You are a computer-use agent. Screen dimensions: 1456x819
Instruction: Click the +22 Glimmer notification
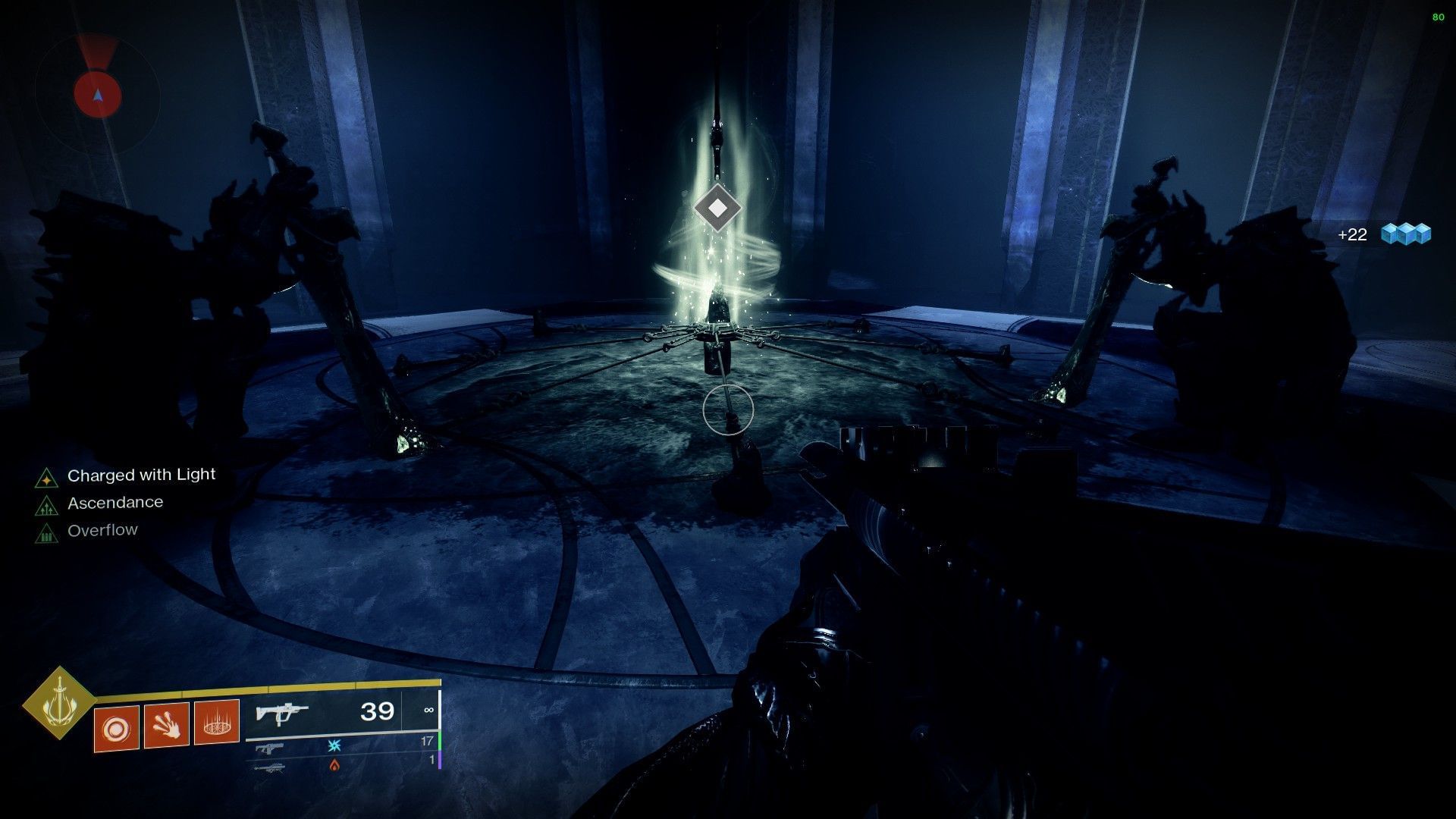(x=1351, y=235)
